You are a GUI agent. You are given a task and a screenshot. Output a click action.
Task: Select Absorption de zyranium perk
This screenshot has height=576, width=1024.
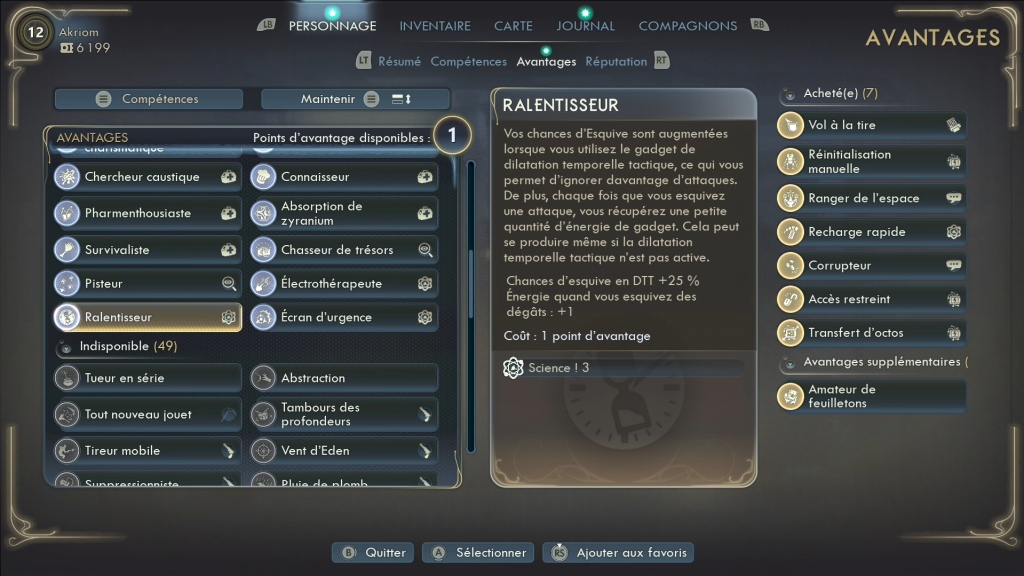[x=343, y=213]
